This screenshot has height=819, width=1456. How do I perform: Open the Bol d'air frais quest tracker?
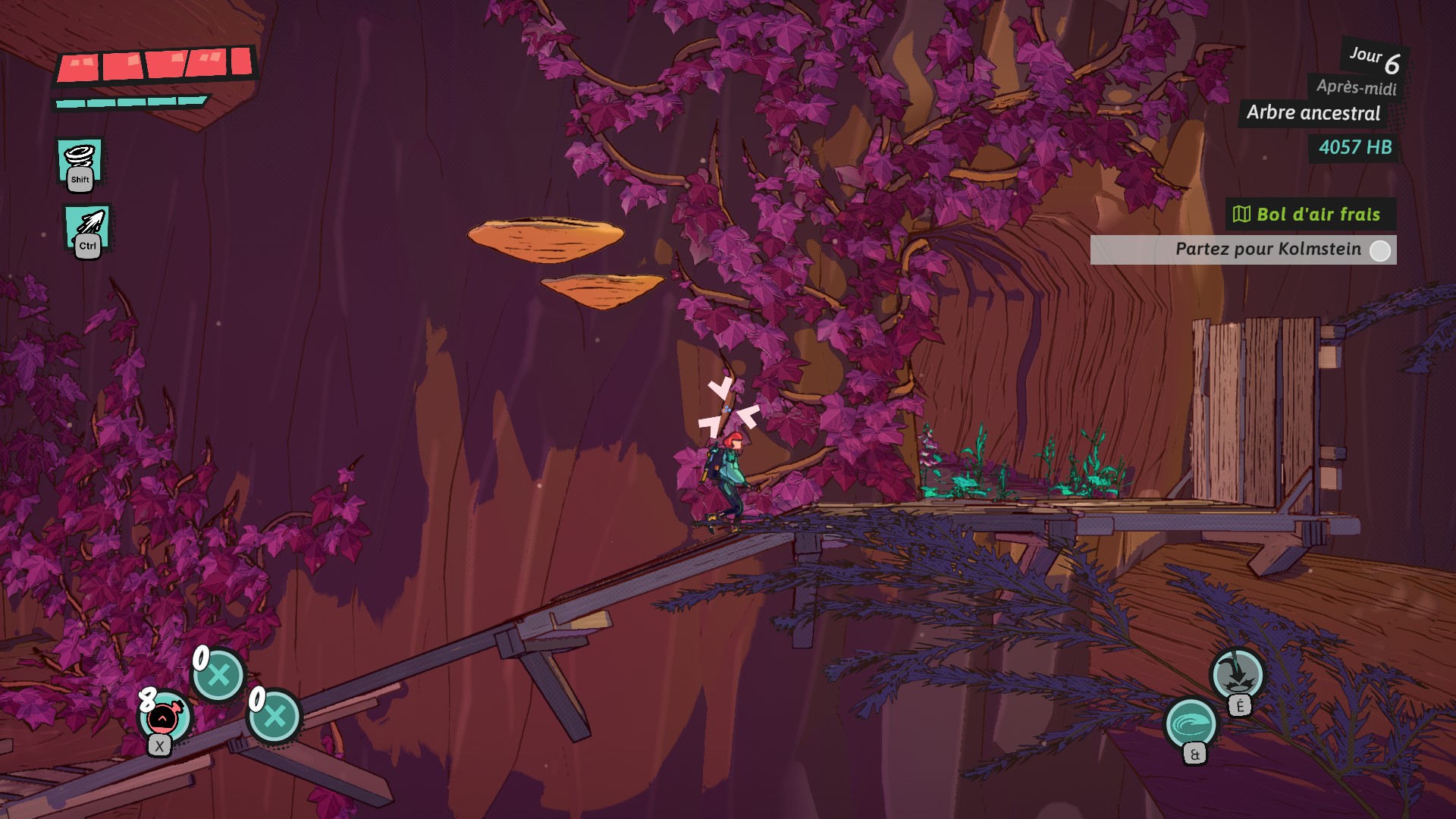1310,215
